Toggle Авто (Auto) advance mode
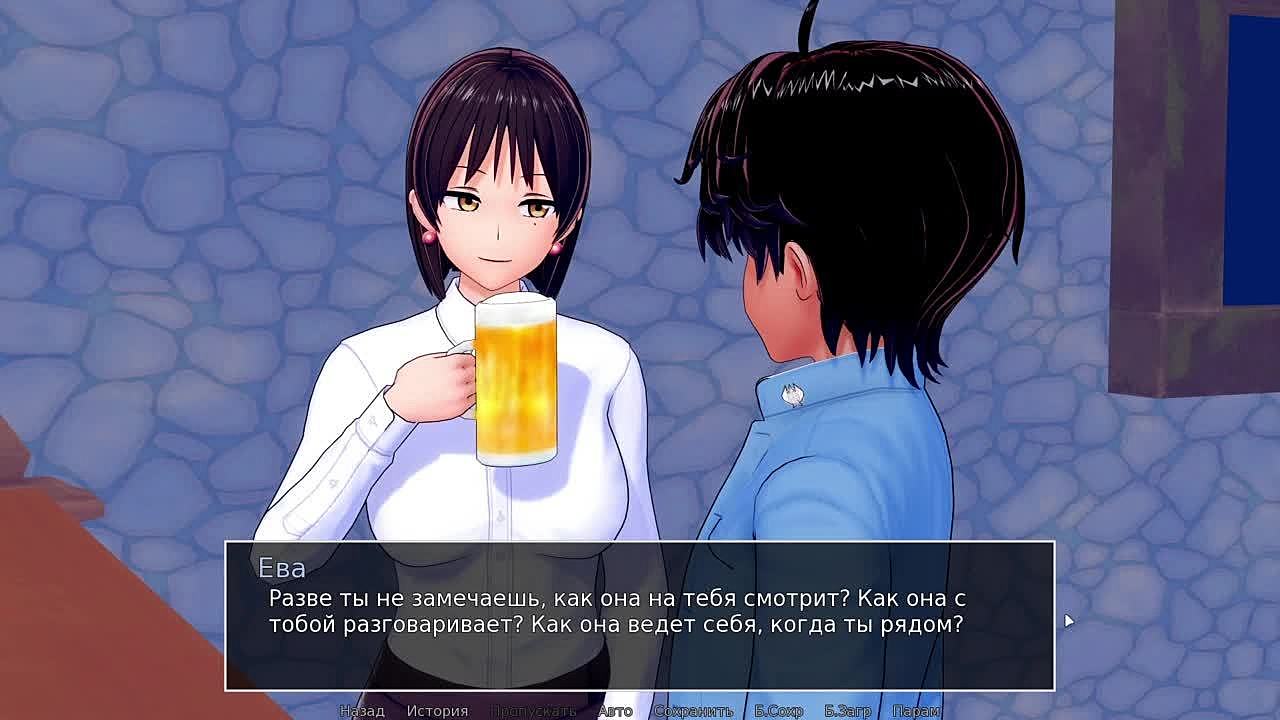1280x720 pixels. pyautogui.click(x=615, y=711)
